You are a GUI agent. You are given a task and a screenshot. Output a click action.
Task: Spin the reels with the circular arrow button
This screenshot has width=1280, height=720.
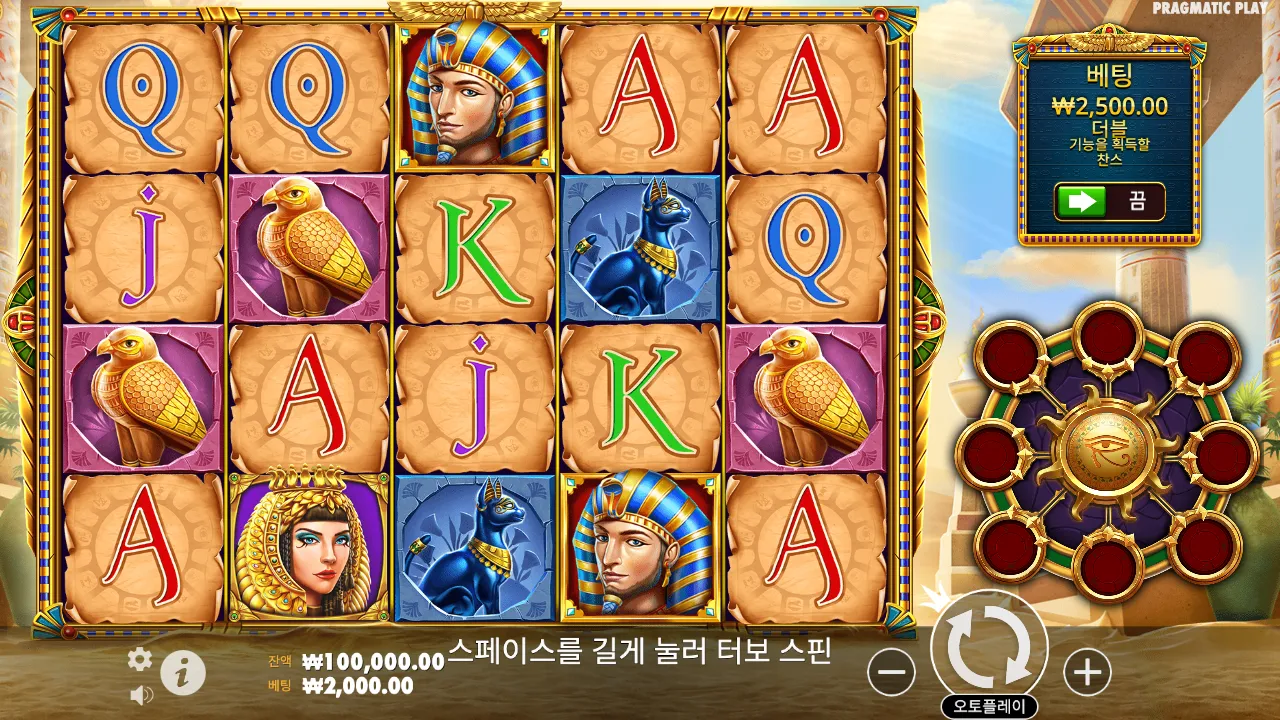(989, 647)
